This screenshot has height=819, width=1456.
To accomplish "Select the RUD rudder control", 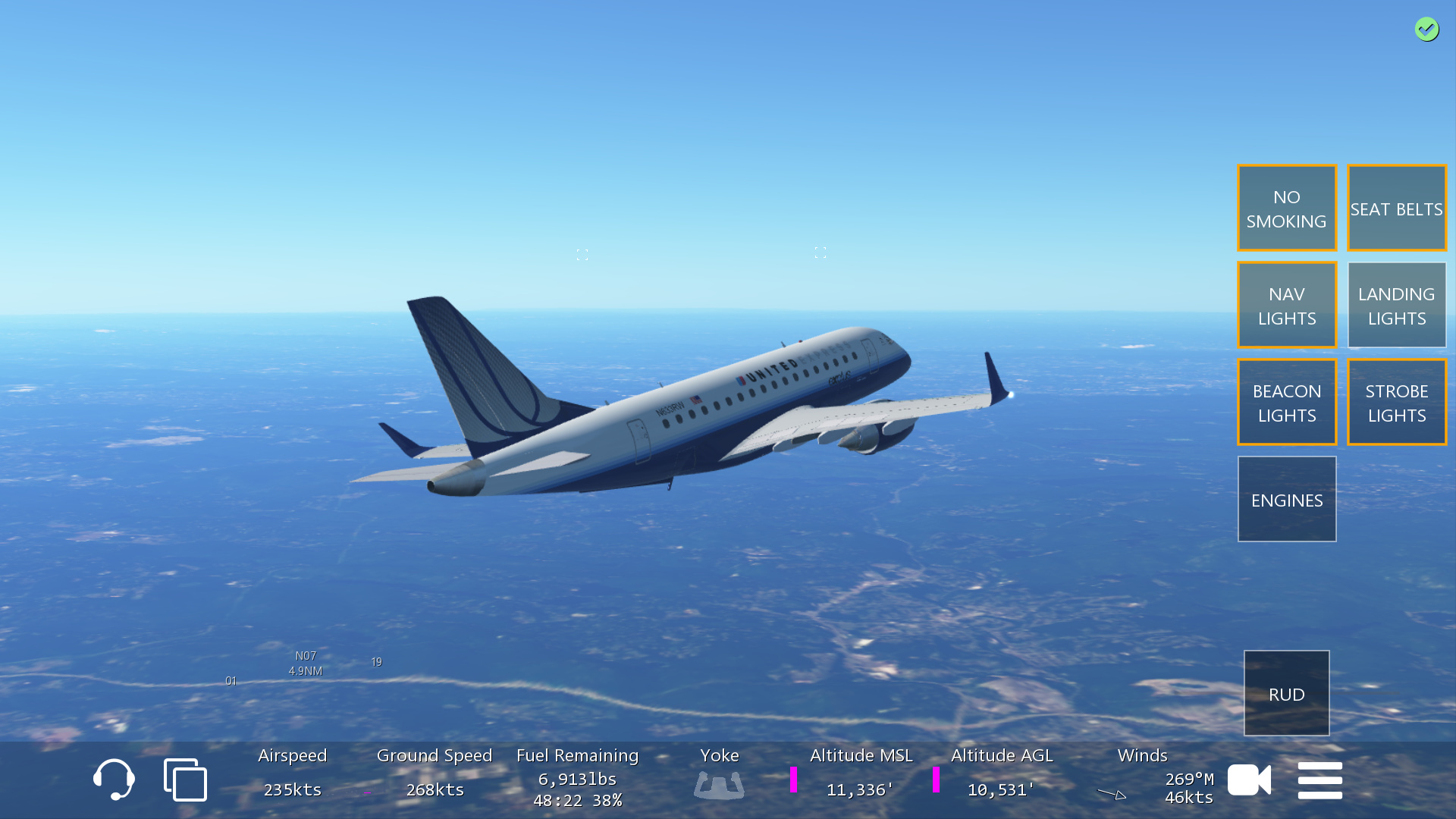I will [1286, 694].
